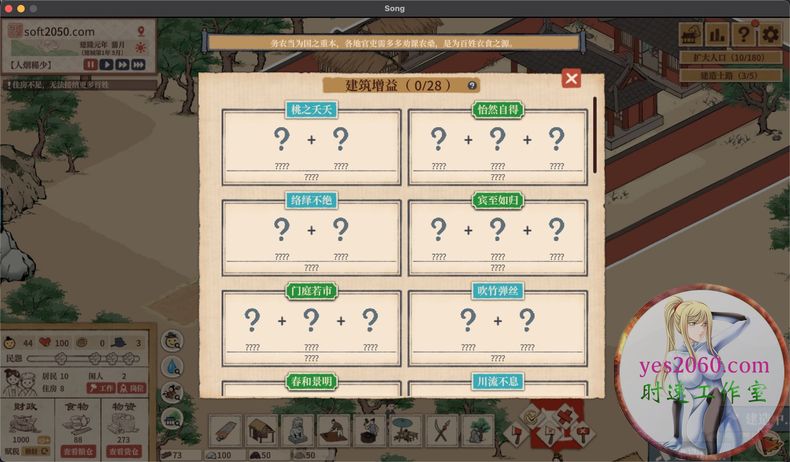Select the road building tool
The height and width of the screenshot is (462, 790).
227,429
